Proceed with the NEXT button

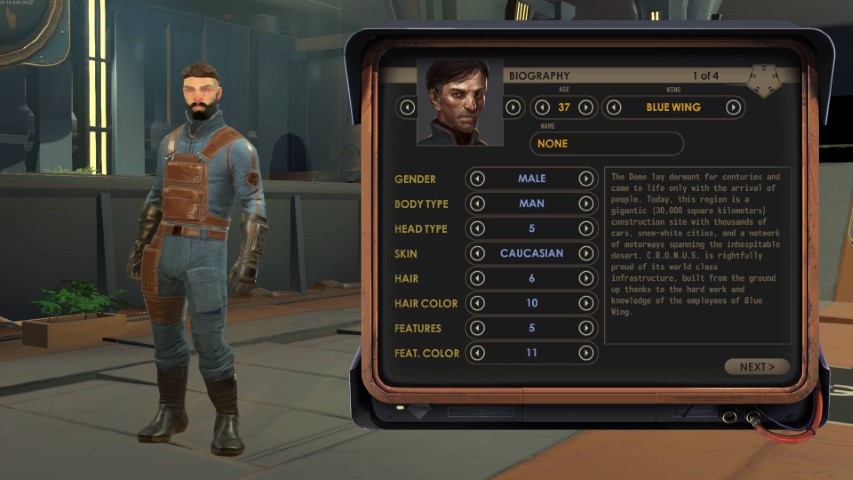(x=756, y=367)
